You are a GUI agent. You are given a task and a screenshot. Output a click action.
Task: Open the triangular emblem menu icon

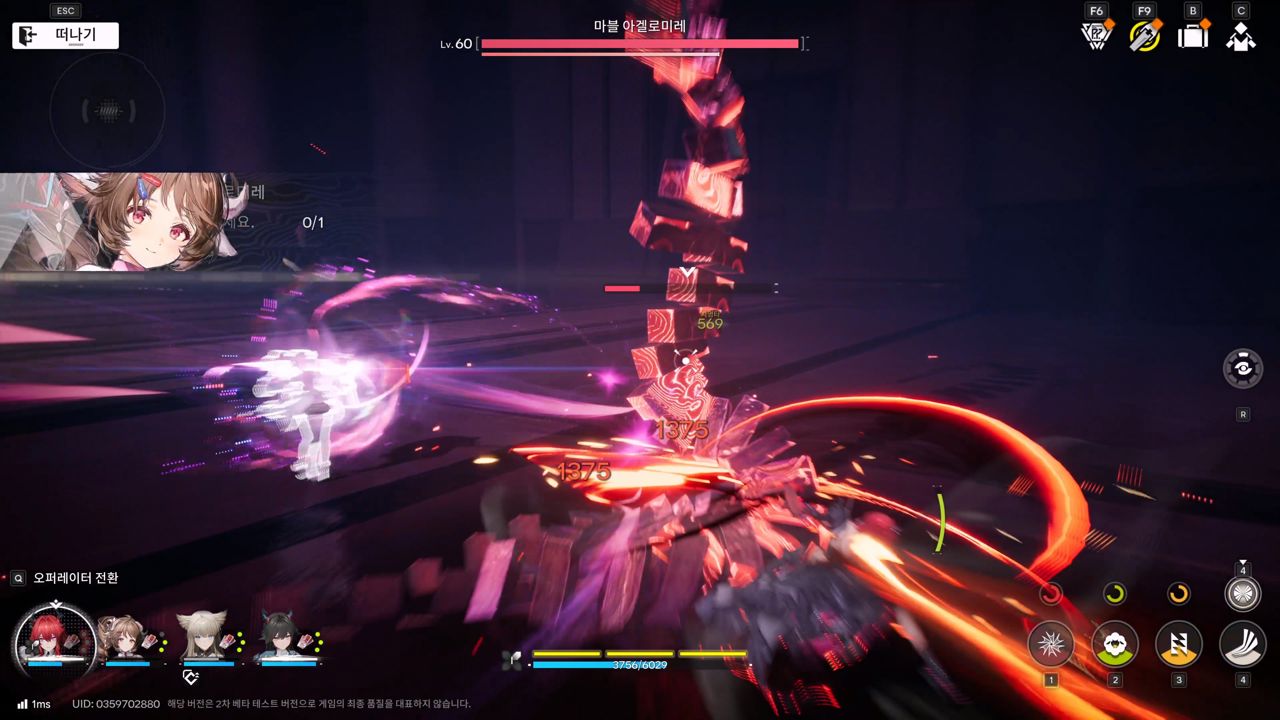(x=1097, y=36)
